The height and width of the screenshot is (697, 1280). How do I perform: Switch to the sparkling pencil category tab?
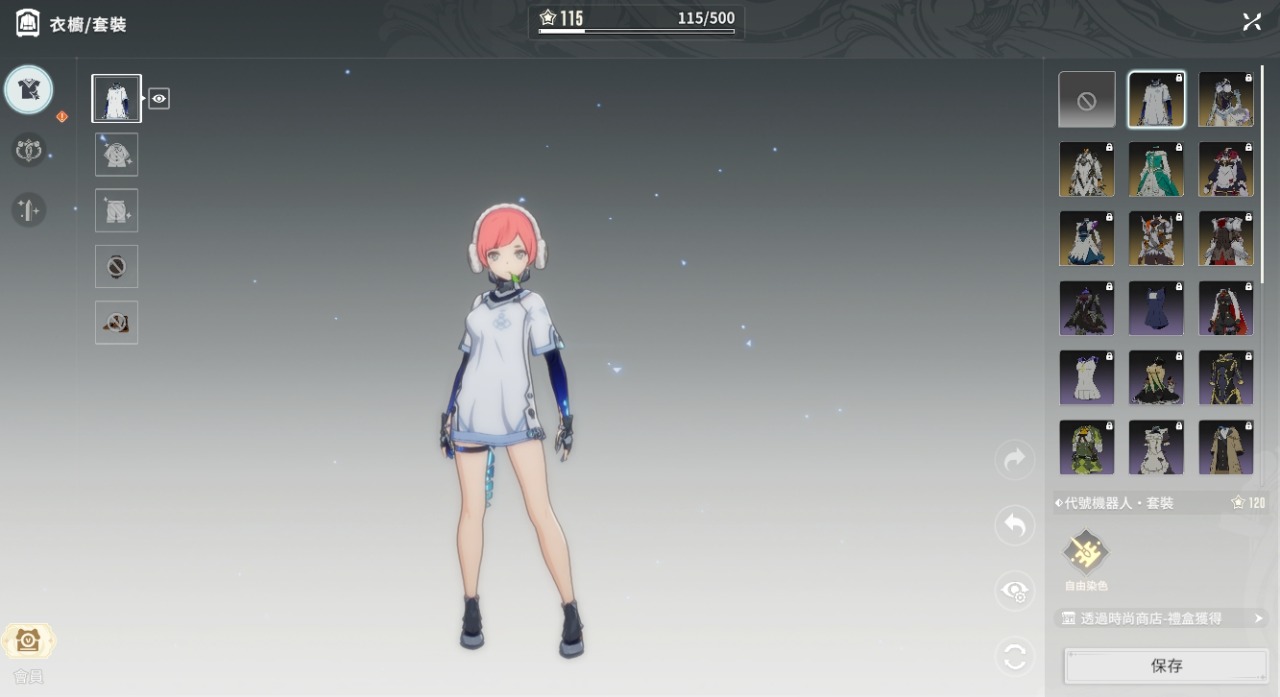pos(28,210)
